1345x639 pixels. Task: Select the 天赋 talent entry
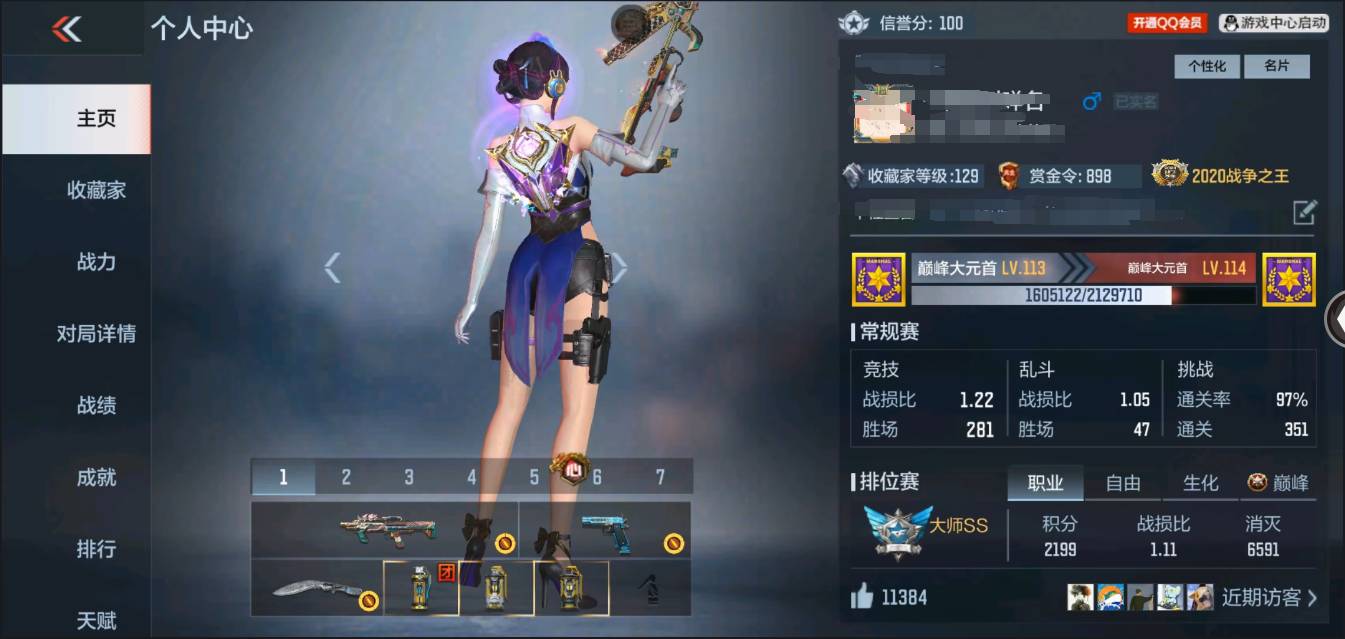(96, 620)
